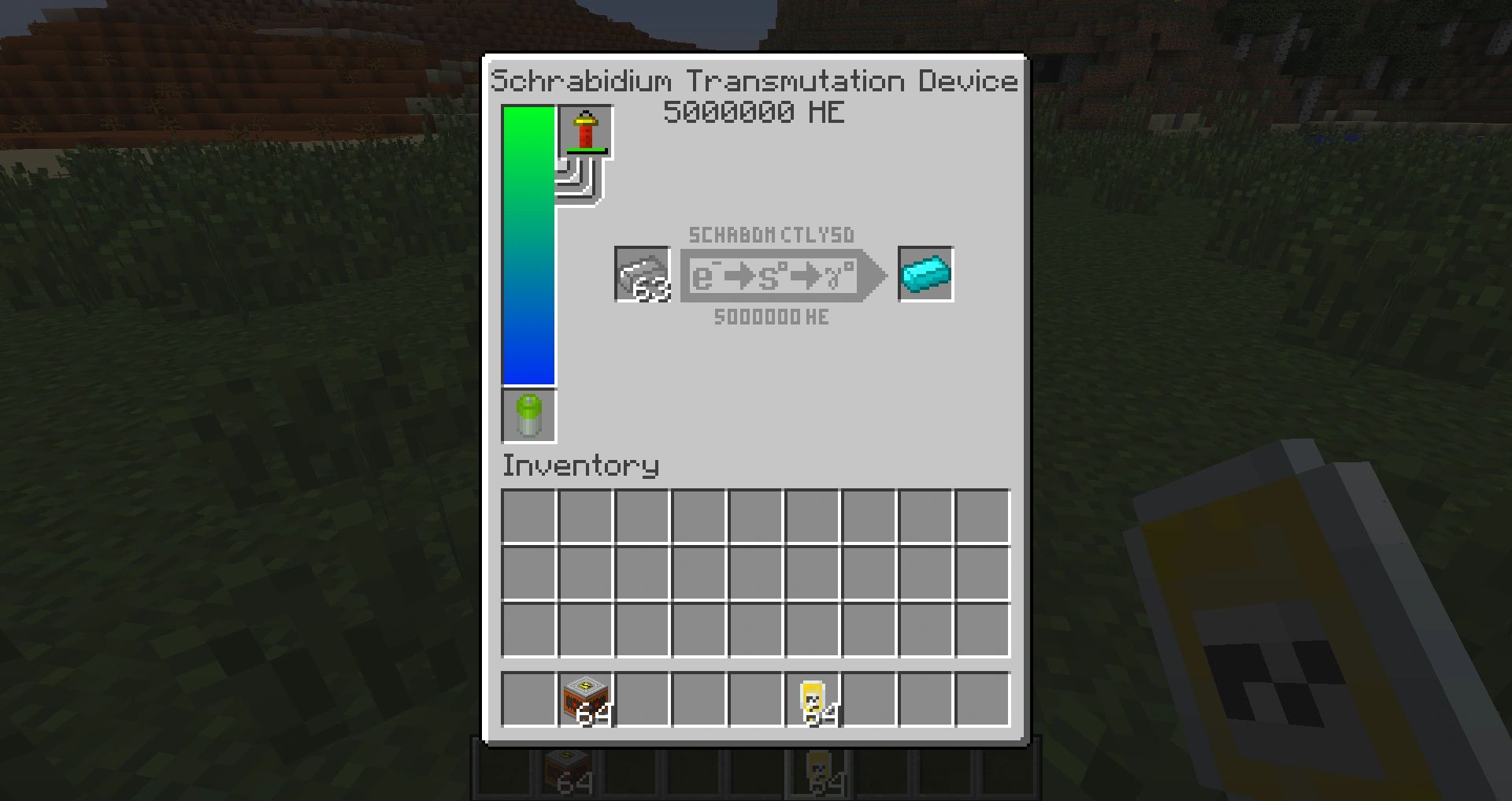Click the Schrabidium Transmutation Device title
This screenshot has width=1512, height=801.
tap(754, 80)
